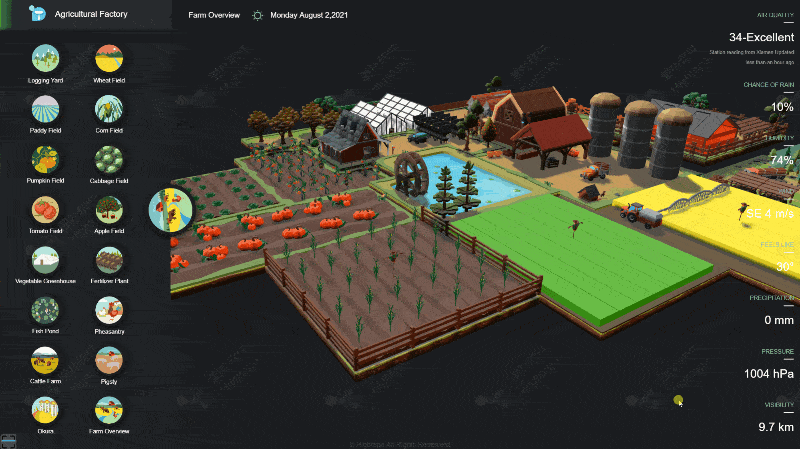Open the Vegetable Greenhouse
The image size is (800, 449).
[x=45, y=260]
